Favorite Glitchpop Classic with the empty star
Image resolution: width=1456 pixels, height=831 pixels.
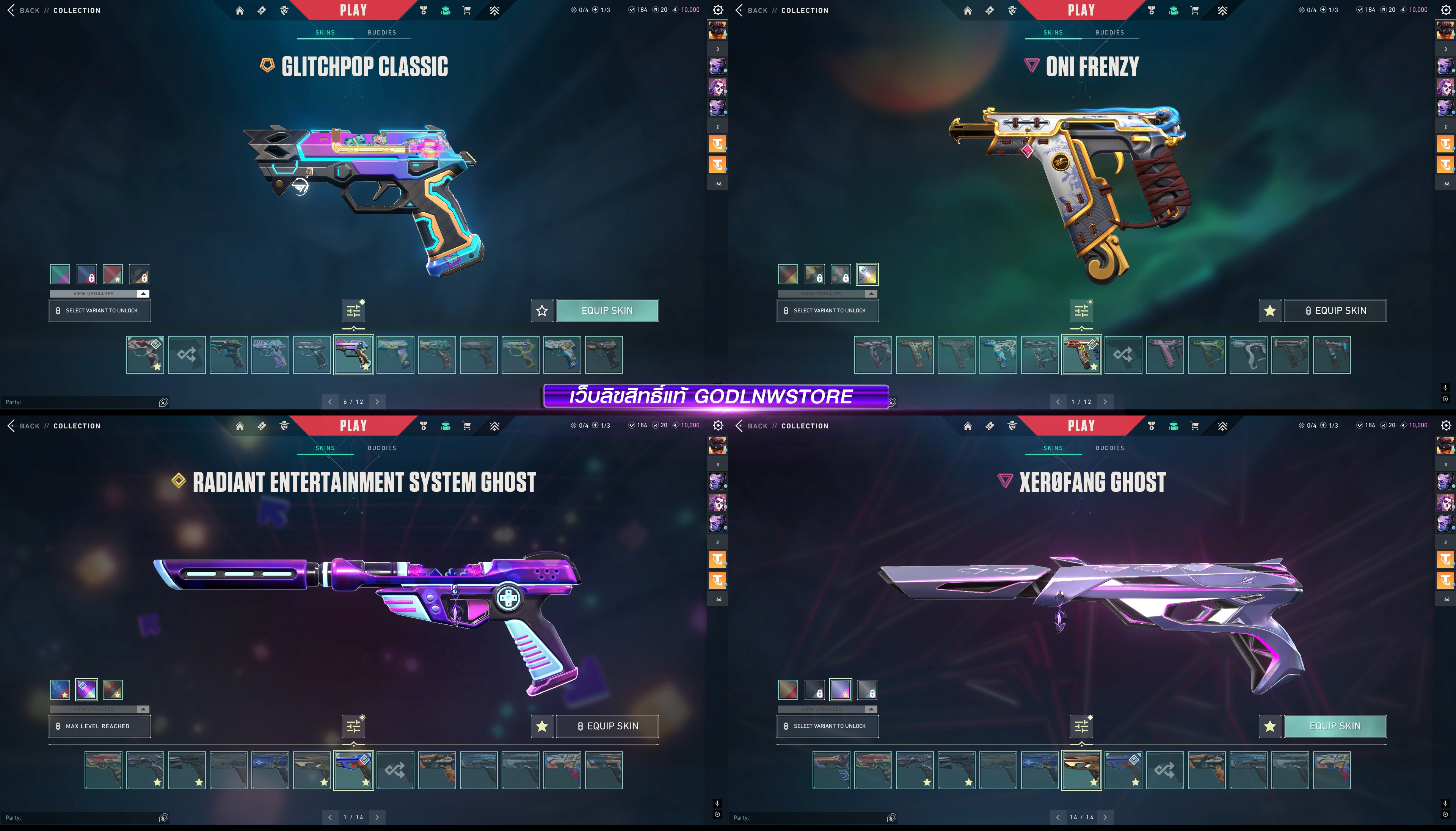[x=542, y=310]
